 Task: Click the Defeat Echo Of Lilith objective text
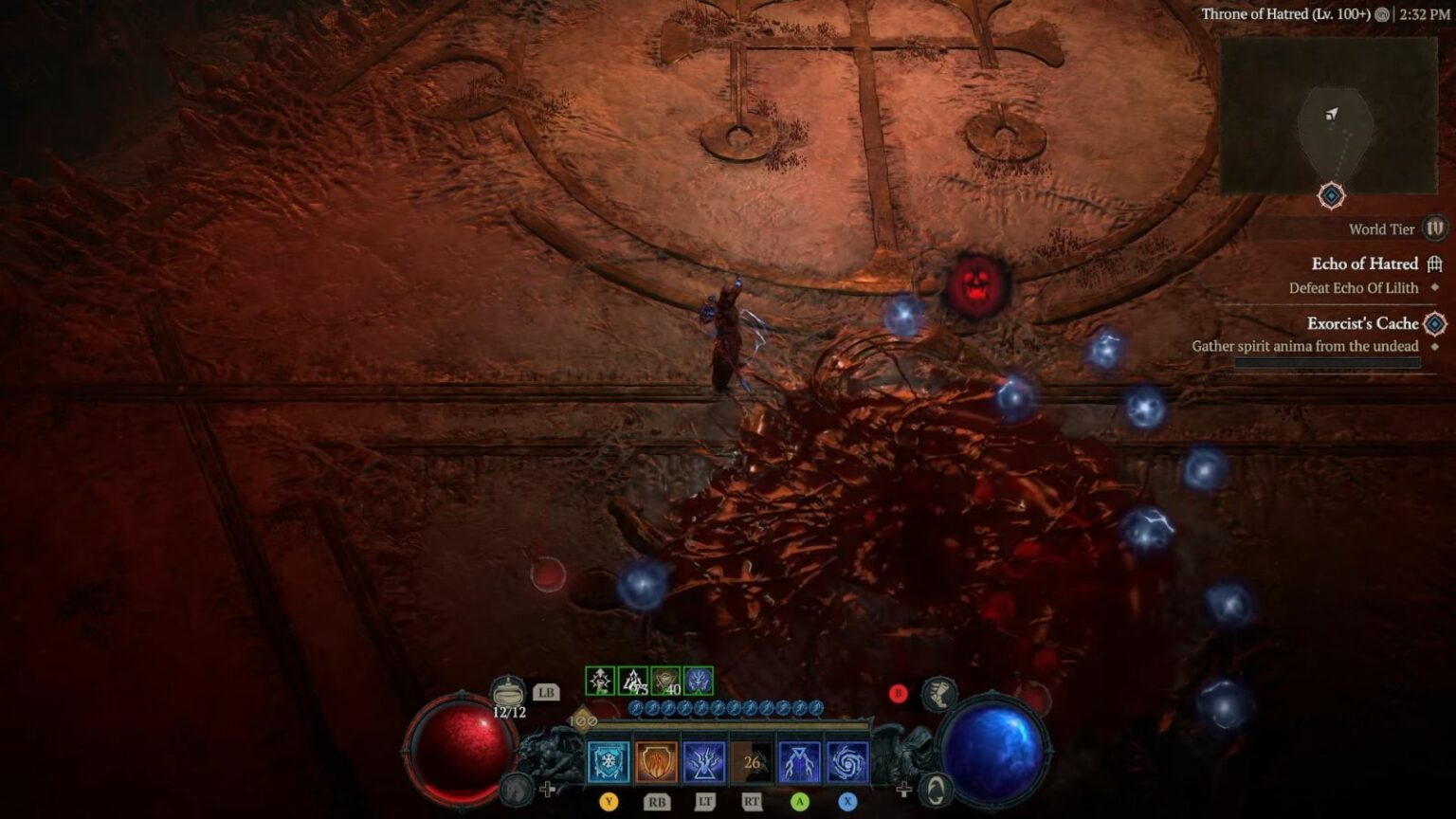1354,287
